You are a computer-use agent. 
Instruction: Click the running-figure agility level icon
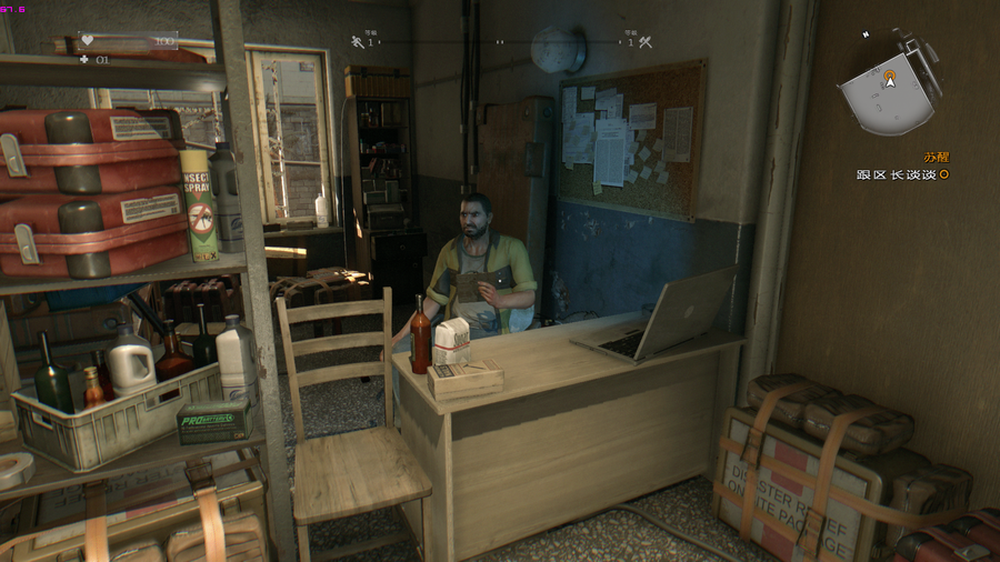[358, 42]
